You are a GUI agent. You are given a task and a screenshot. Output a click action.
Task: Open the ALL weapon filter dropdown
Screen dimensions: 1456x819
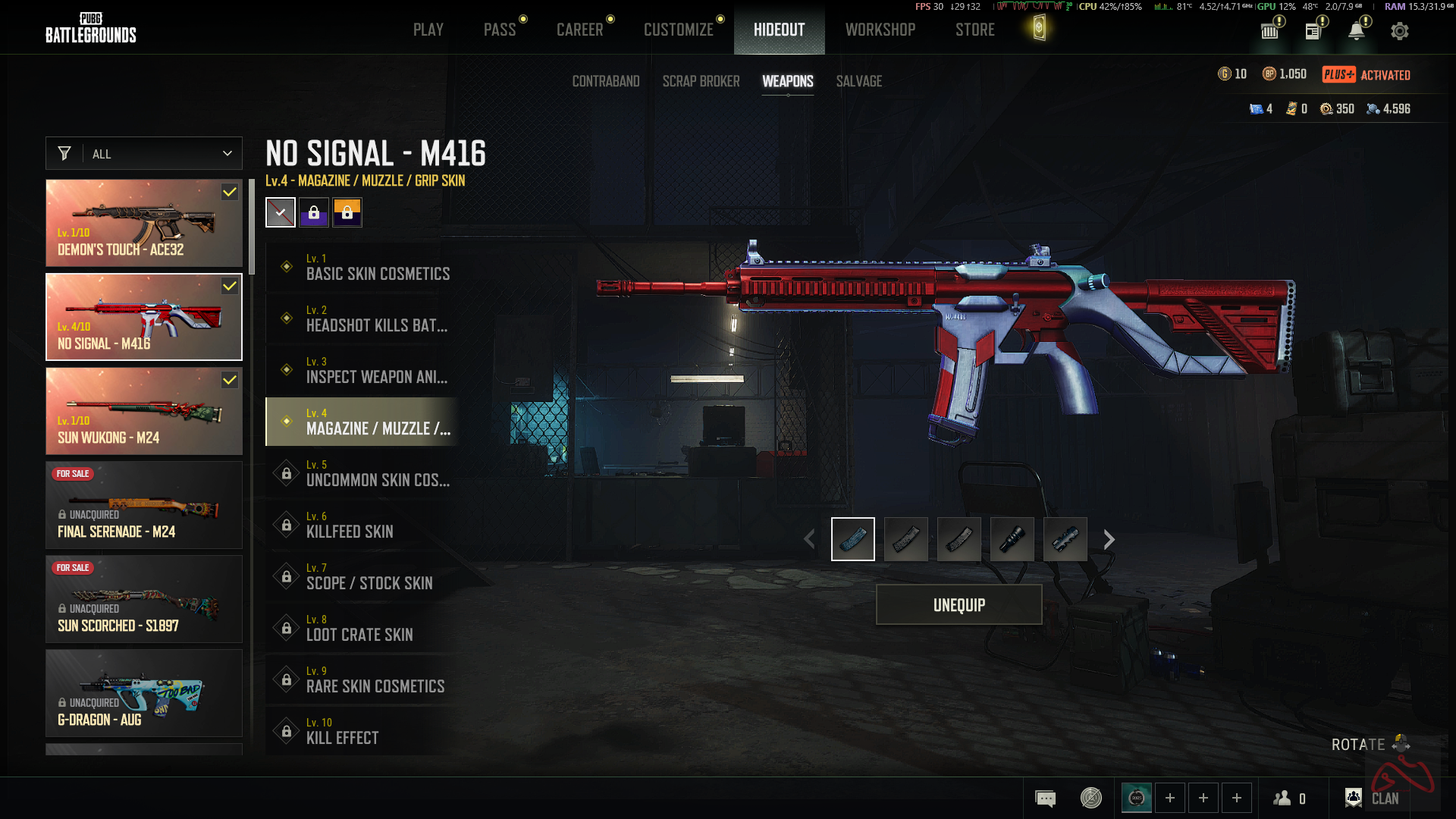[x=144, y=154]
